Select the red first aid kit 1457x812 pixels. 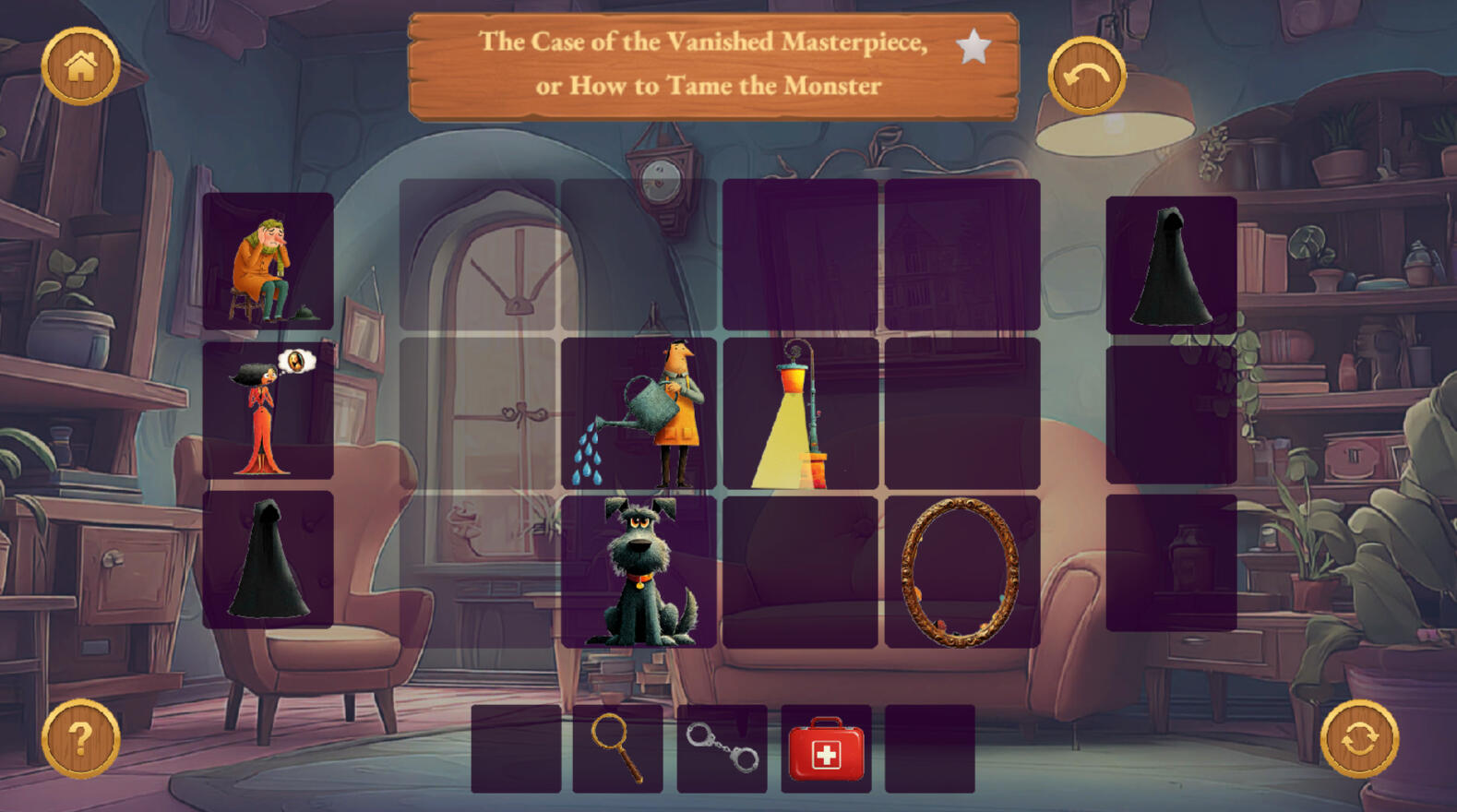[x=826, y=748]
